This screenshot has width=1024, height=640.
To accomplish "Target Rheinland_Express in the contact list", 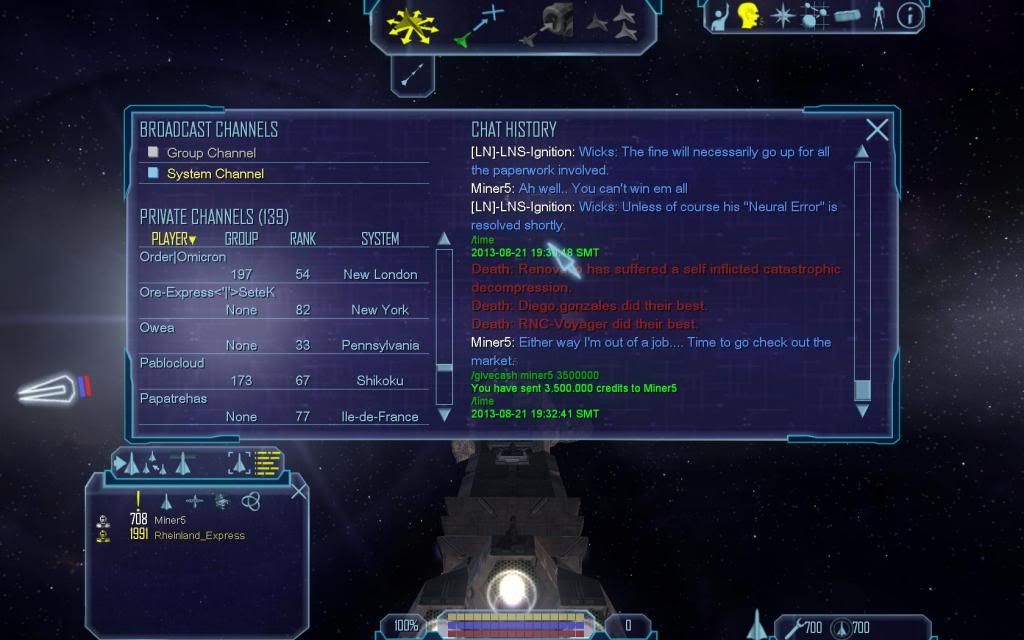I will (x=199, y=535).
